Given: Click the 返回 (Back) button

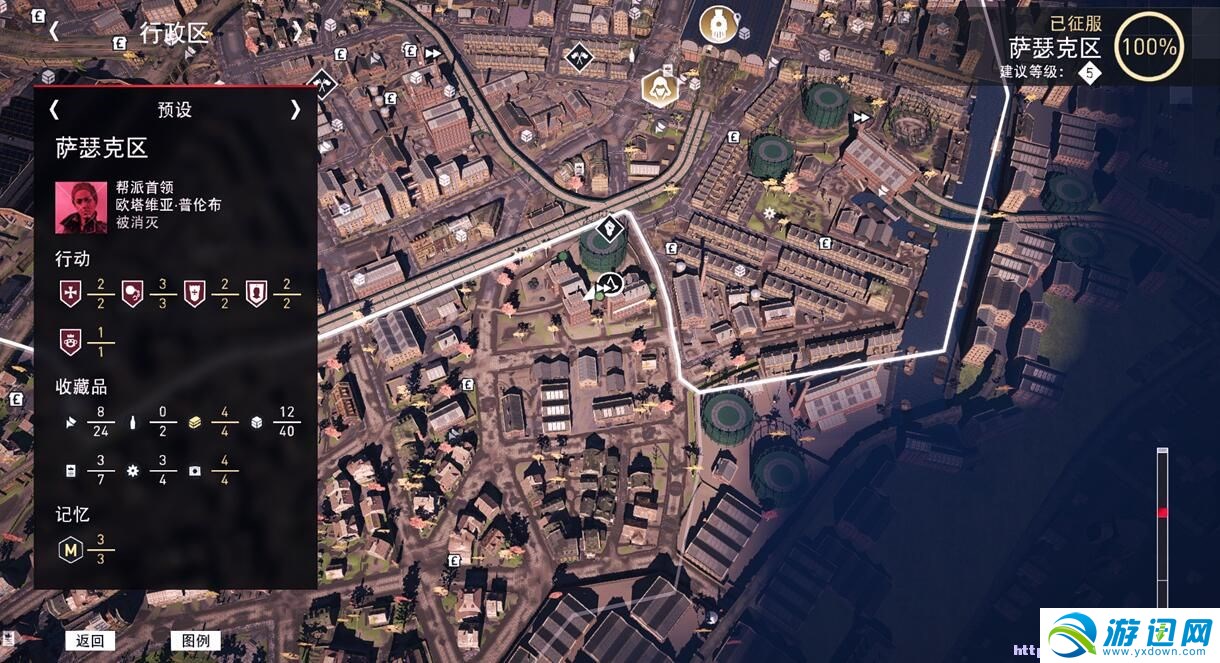Looking at the screenshot, I should click(x=89, y=641).
